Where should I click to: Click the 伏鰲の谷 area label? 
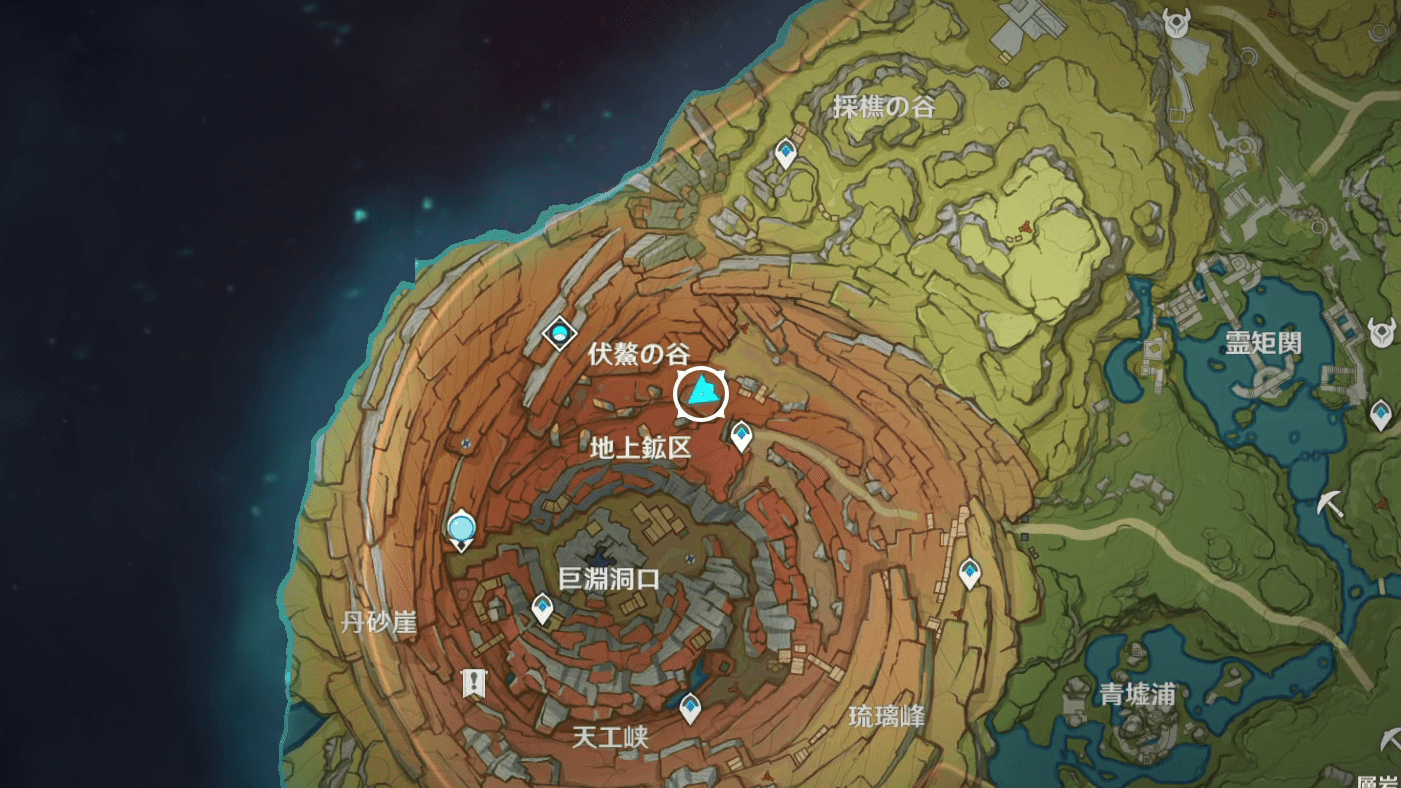(640, 352)
